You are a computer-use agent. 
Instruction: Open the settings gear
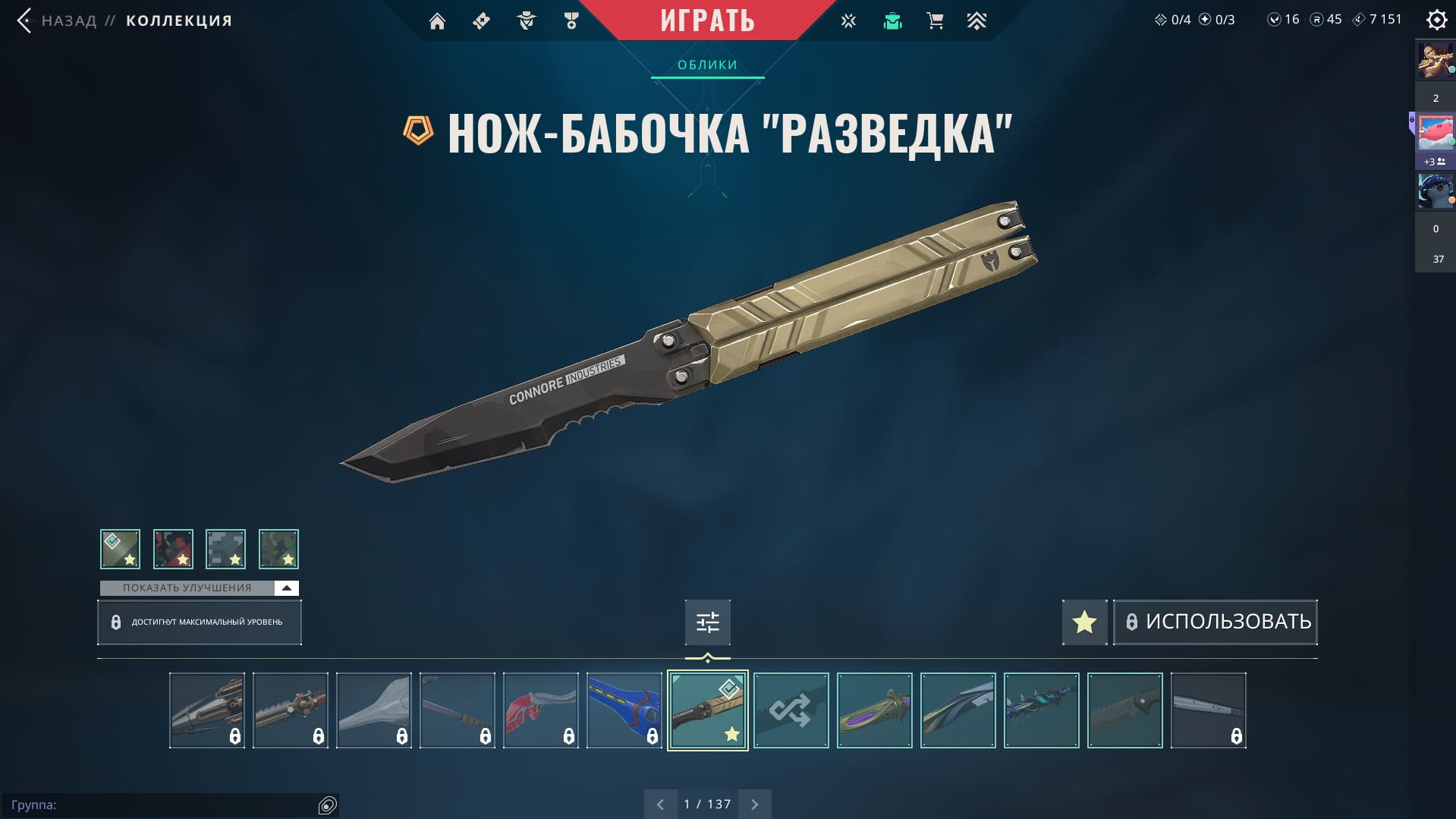[1436, 20]
